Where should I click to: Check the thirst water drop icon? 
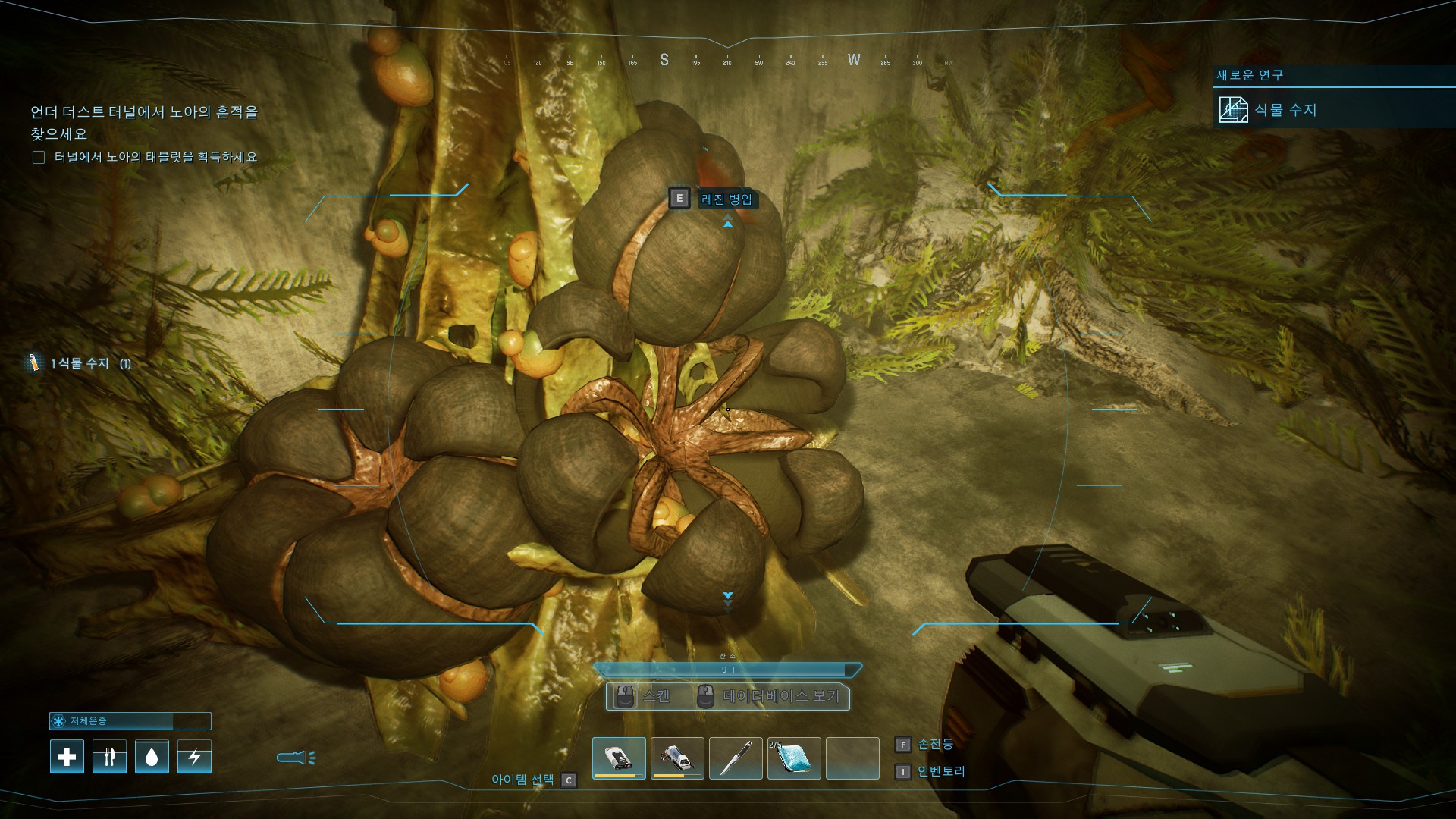(x=152, y=757)
